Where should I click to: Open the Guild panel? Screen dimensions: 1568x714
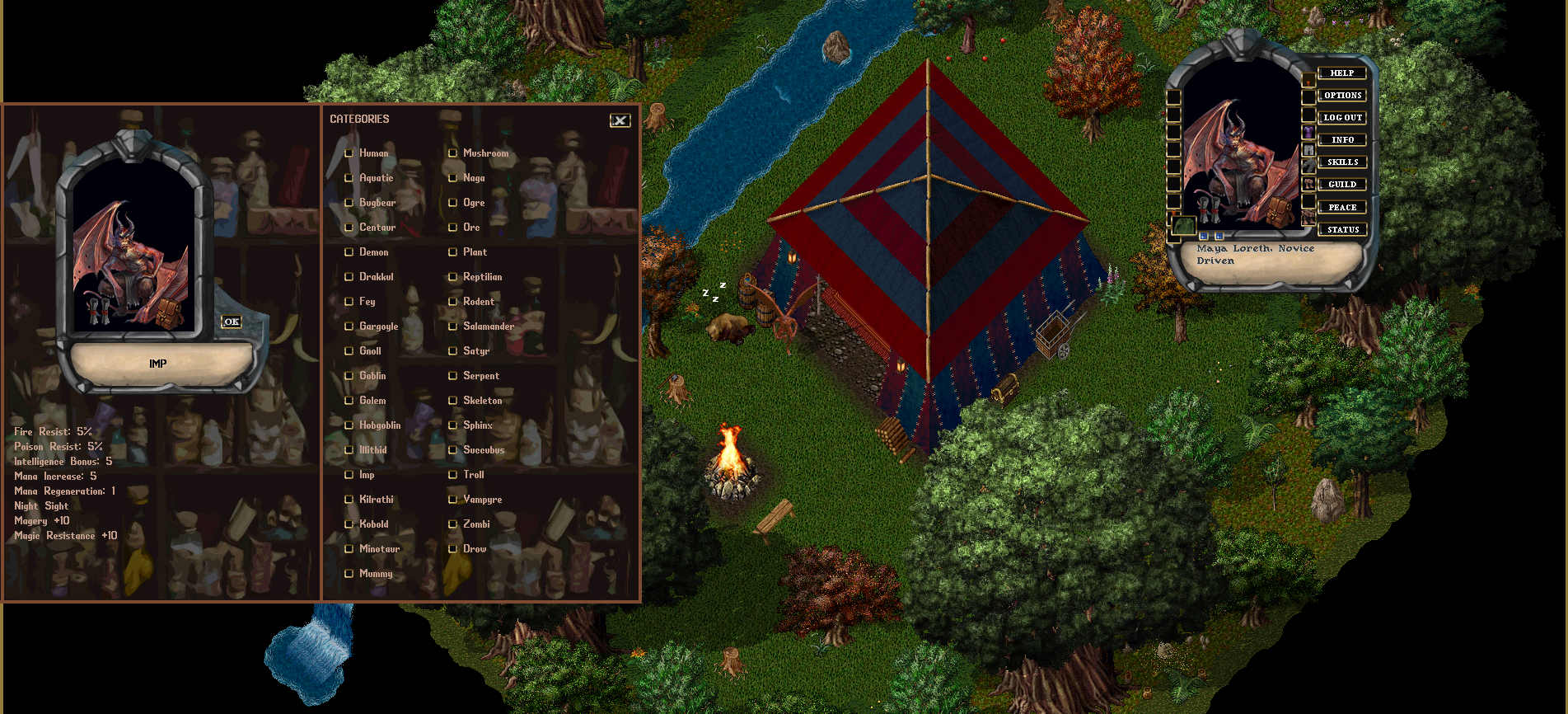[1341, 185]
